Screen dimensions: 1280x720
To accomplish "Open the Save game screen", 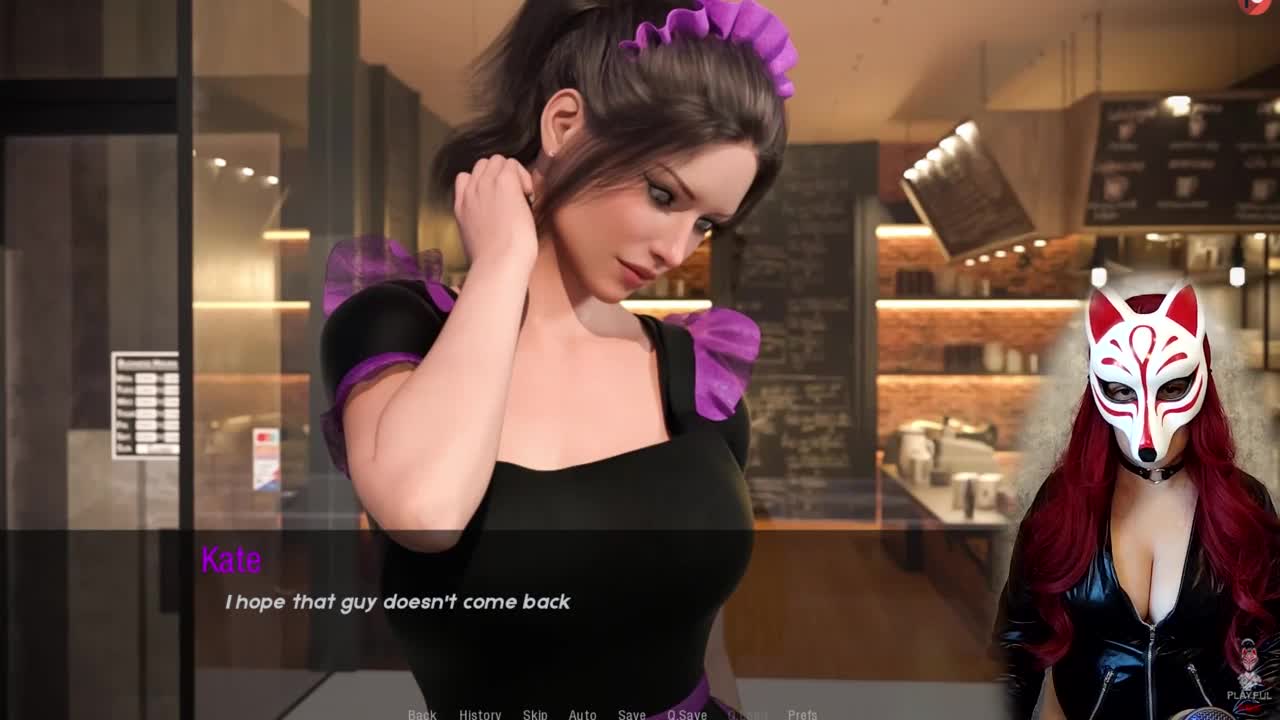I will pyautogui.click(x=631, y=714).
